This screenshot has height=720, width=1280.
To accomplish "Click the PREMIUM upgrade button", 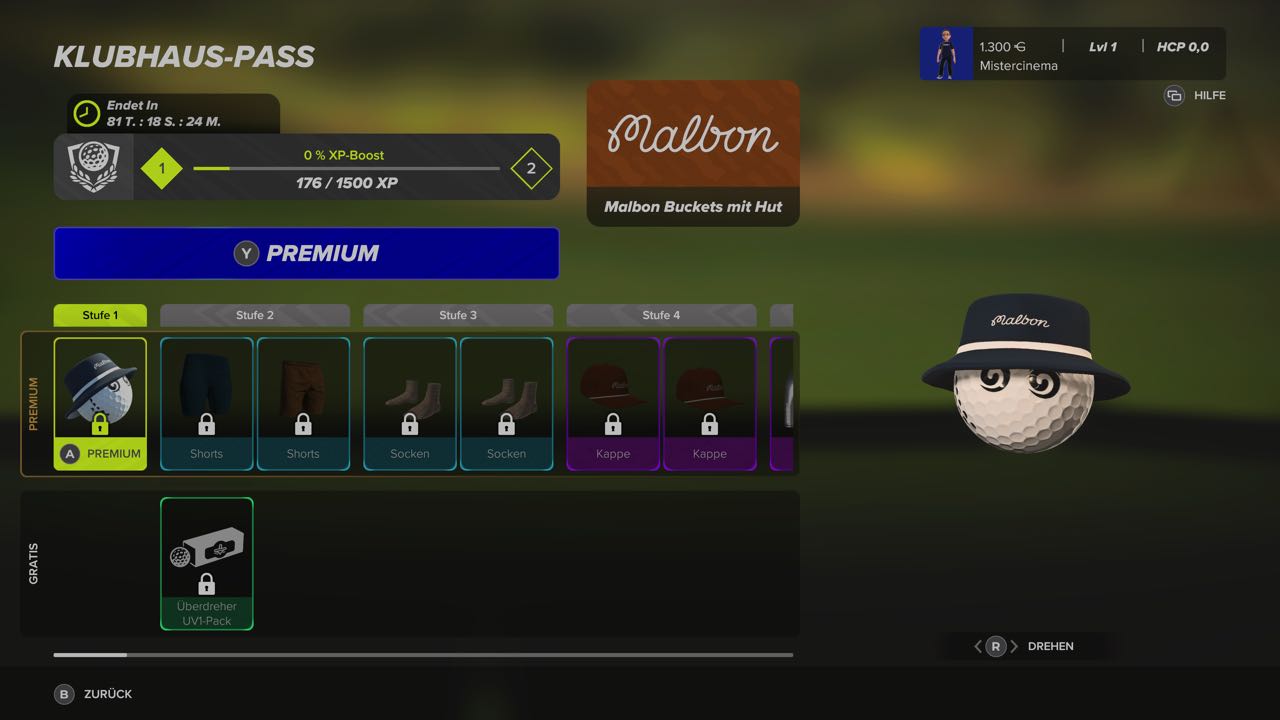I will pyautogui.click(x=306, y=253).
